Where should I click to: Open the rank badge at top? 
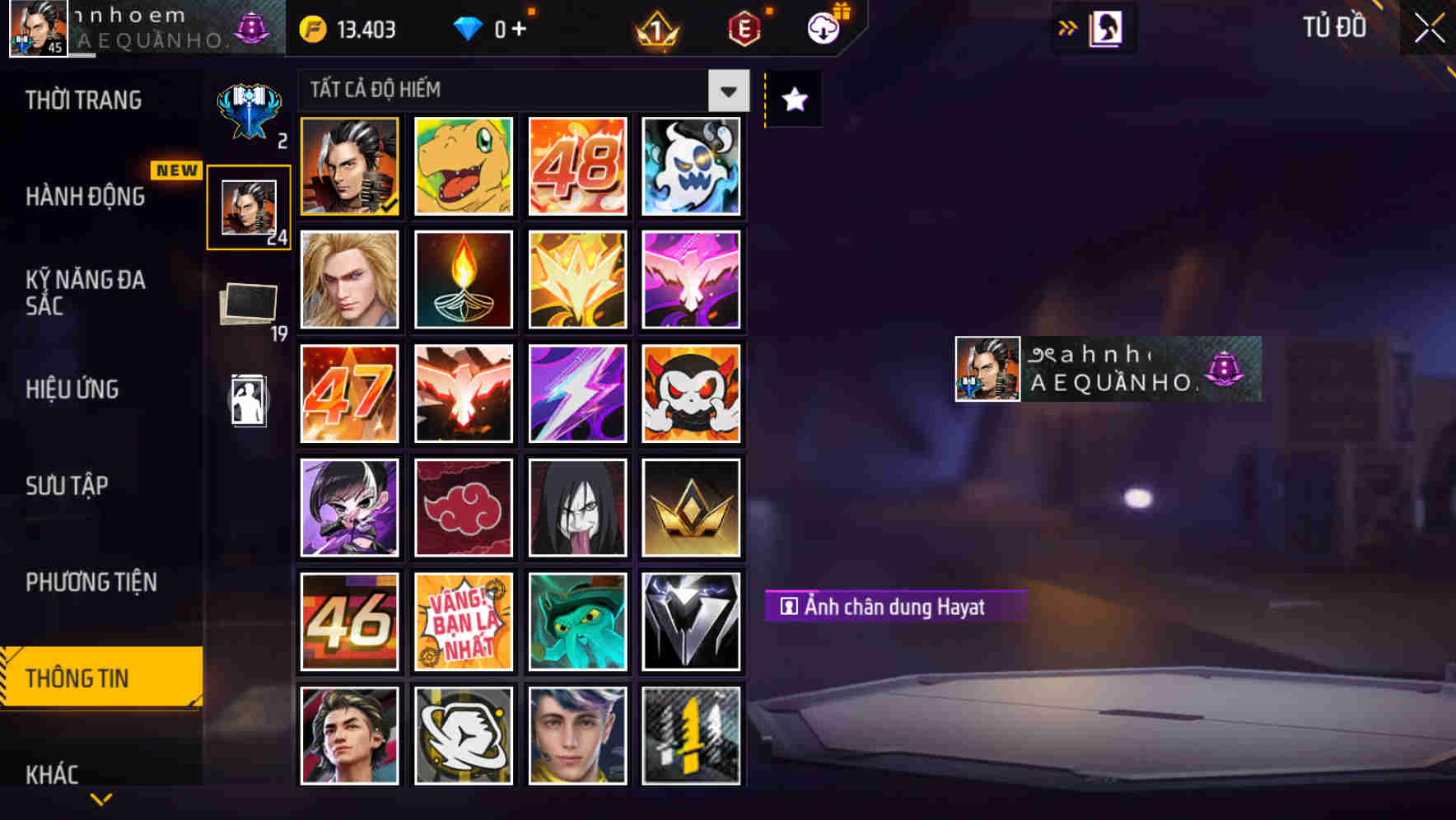(x=655, y=28)
